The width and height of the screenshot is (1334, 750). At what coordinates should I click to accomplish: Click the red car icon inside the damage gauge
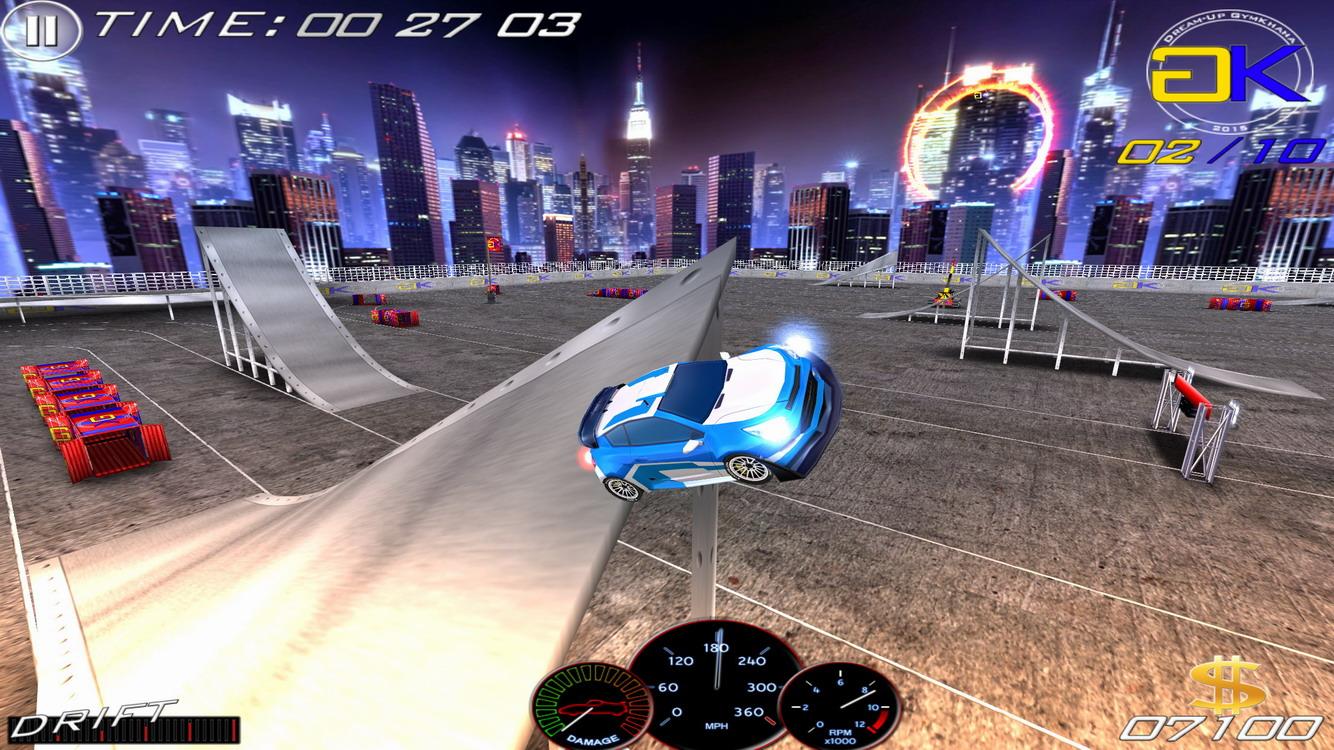point(591,707)
